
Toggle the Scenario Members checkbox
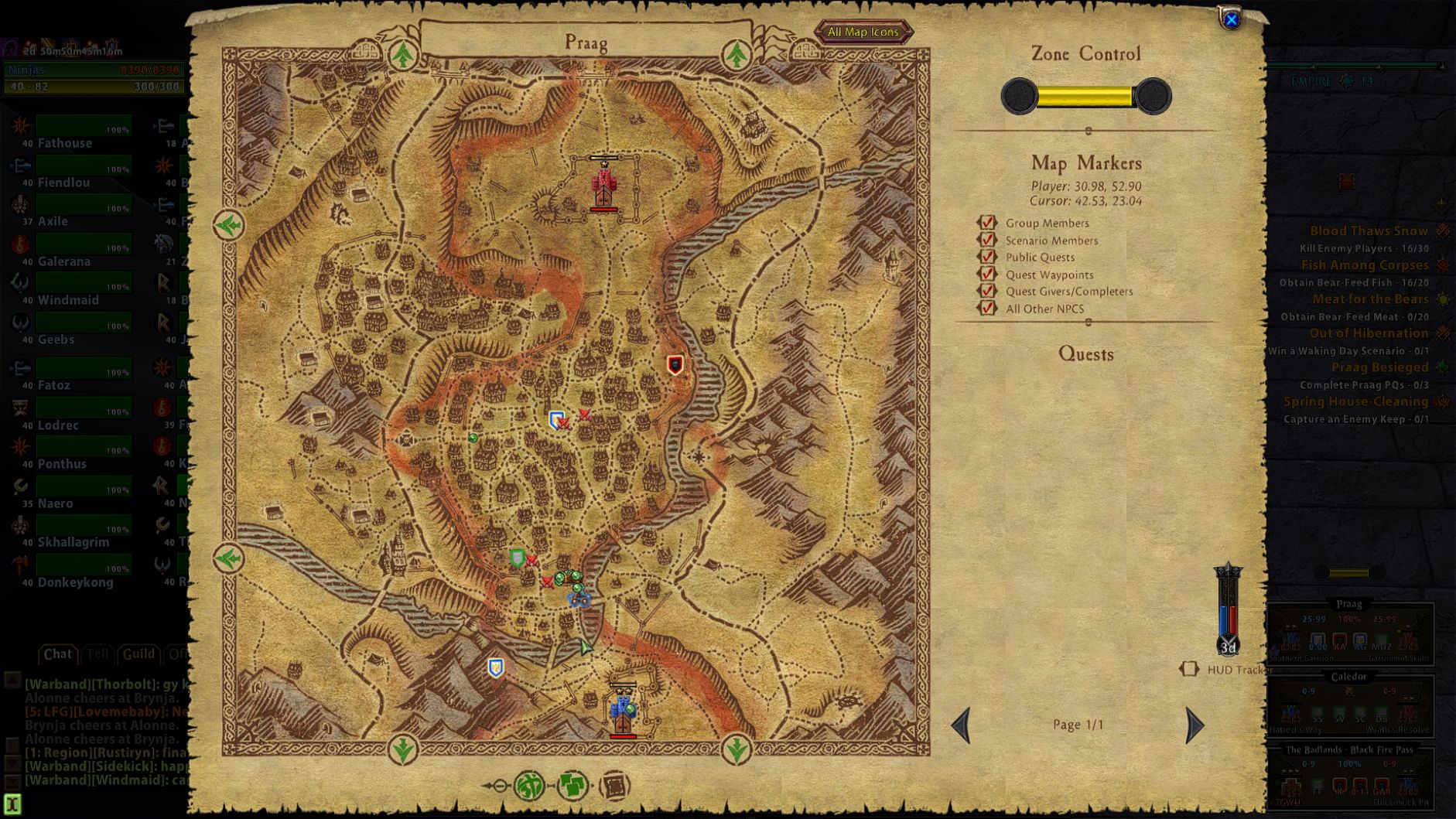[987, 240]
